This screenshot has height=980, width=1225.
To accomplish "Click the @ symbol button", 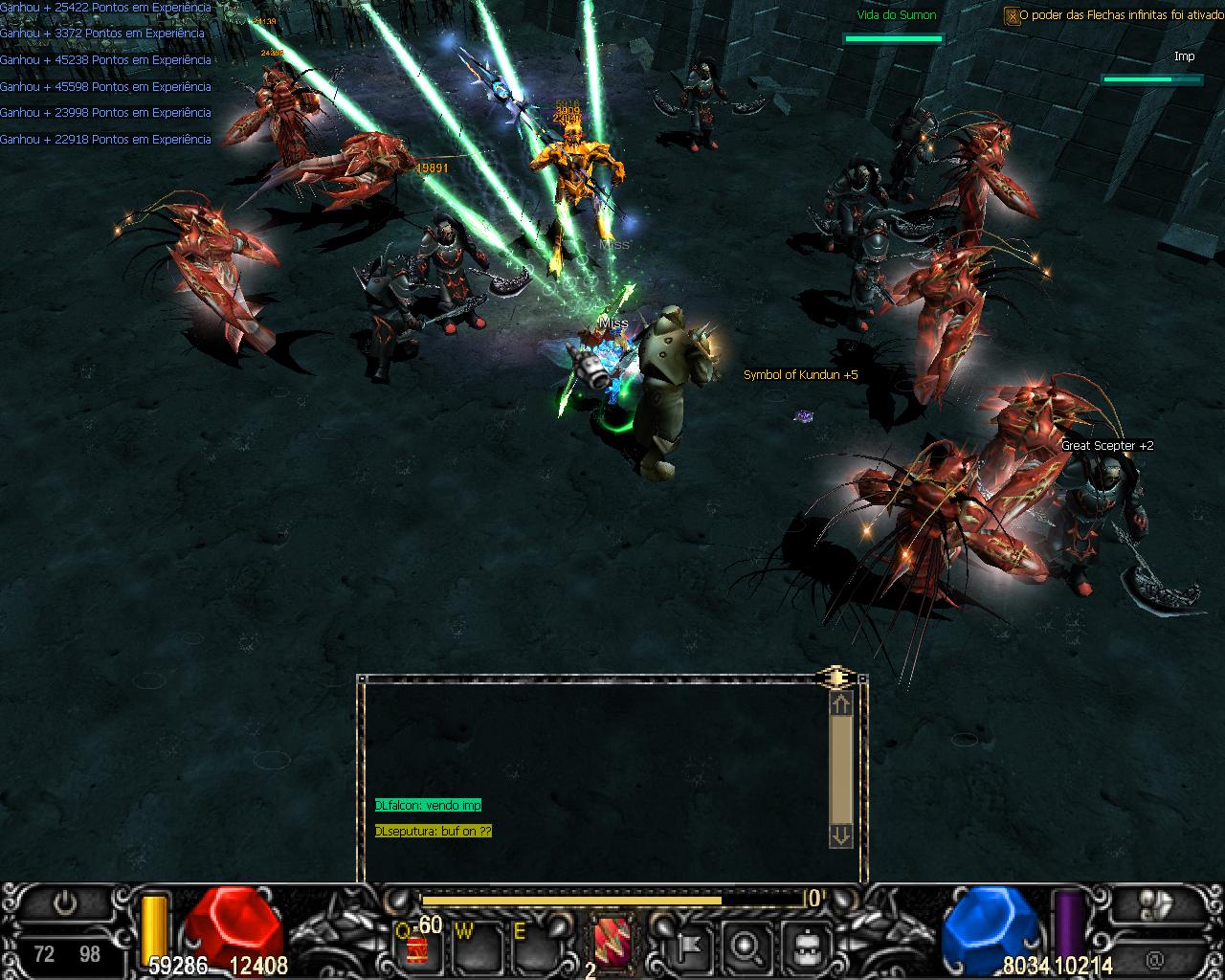I will (x=1155, y=957).
